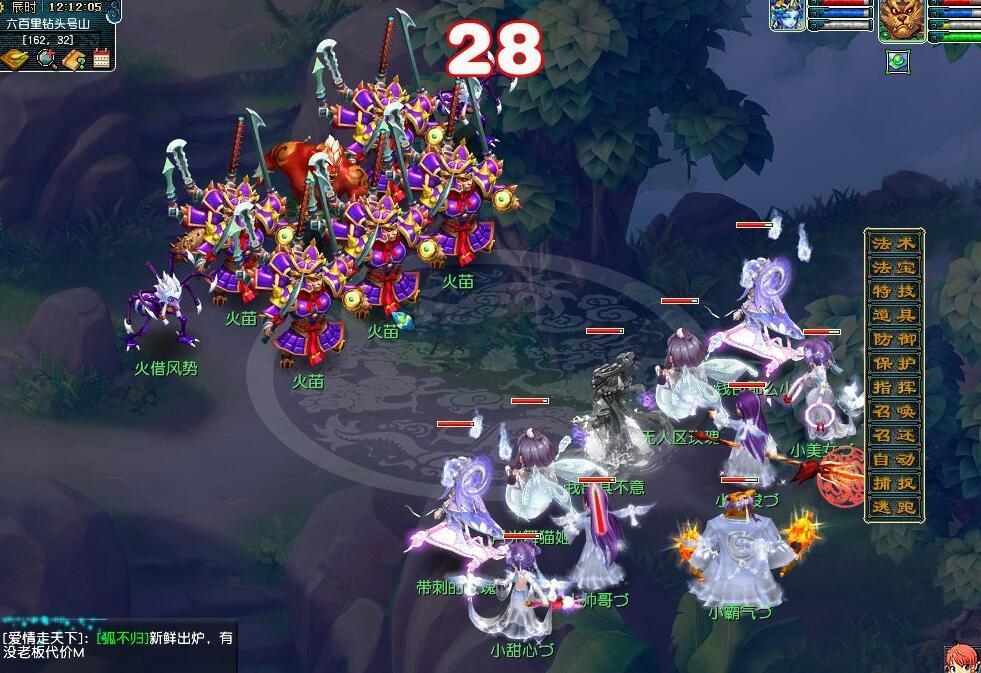Choose the 捕捉 capture command
The height and width of the screenshot is (673, 981).
893,483
